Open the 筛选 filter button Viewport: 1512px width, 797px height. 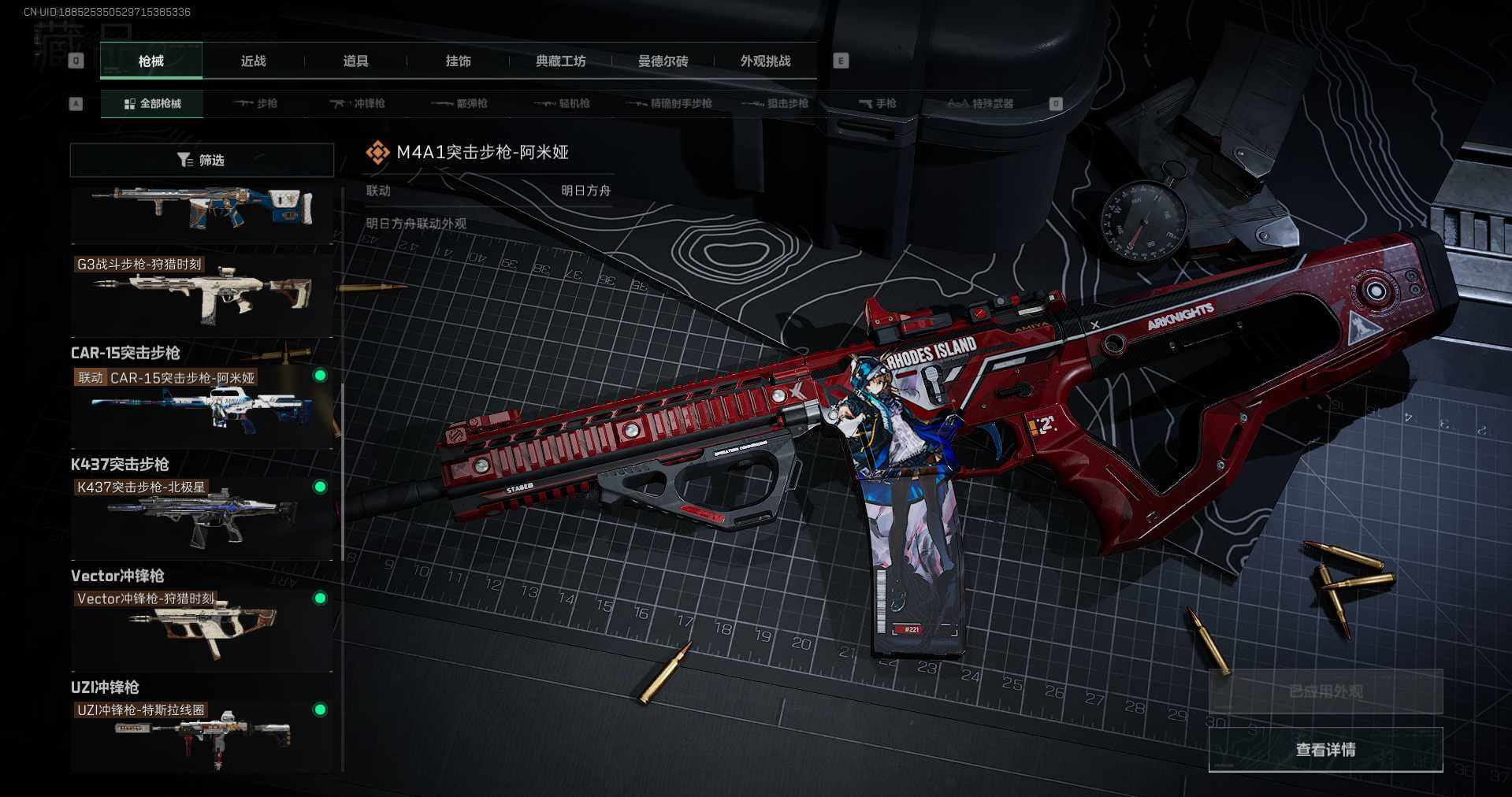tap(202, 160)
